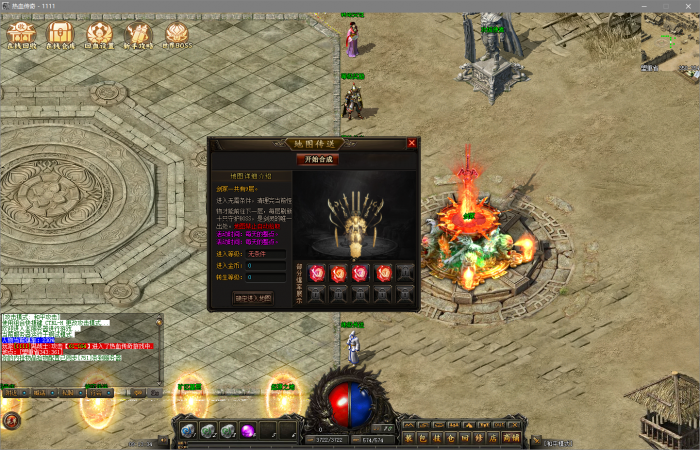Click the 开始合成 start synthesis button
The width and height of the screenshot is (700, 450).
tap(315, 159)
